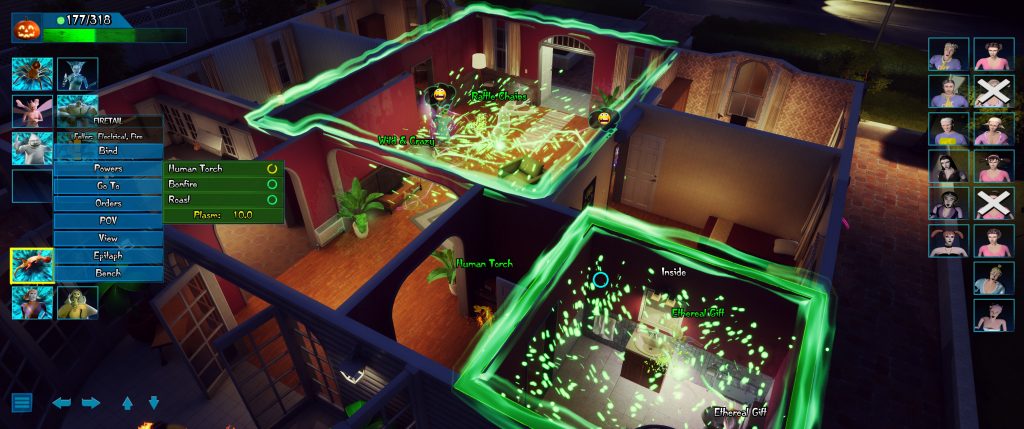Choose Bind from the ghost menu
Screen dimensions: 1024x429
(x=108, y=150)
